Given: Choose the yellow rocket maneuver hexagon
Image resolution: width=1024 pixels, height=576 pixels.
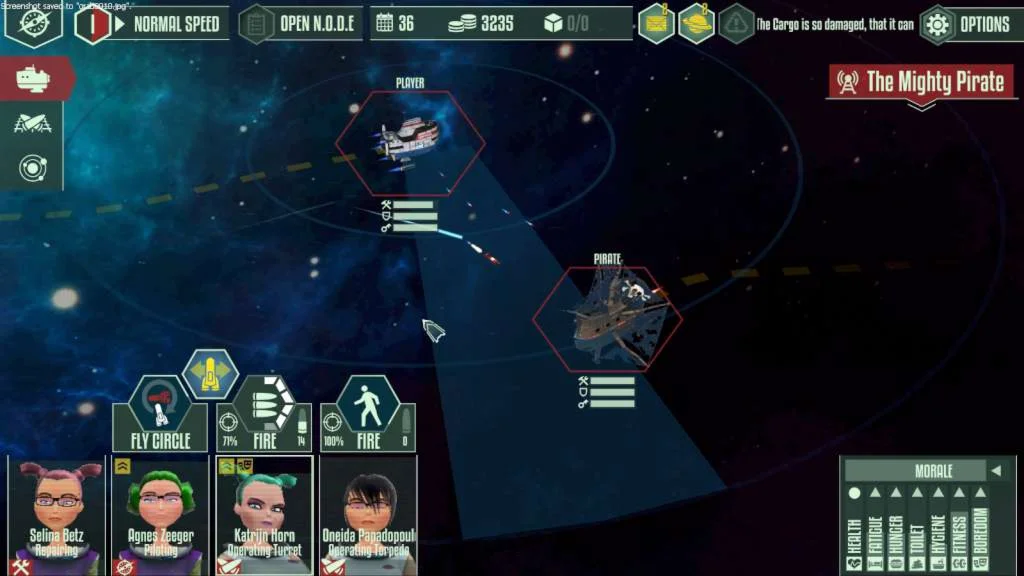Looking at the screenshot, I should pos(210,373).
